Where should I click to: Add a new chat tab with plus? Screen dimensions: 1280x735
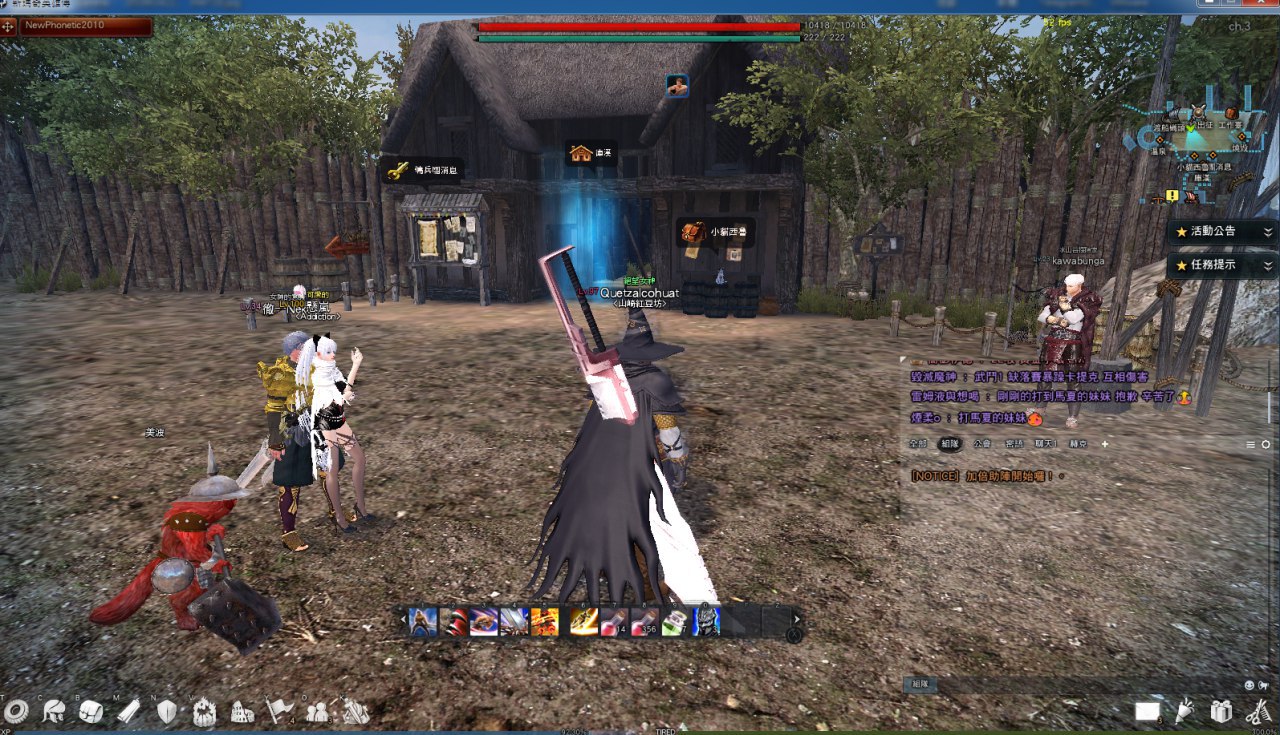tap(1105, 444)
